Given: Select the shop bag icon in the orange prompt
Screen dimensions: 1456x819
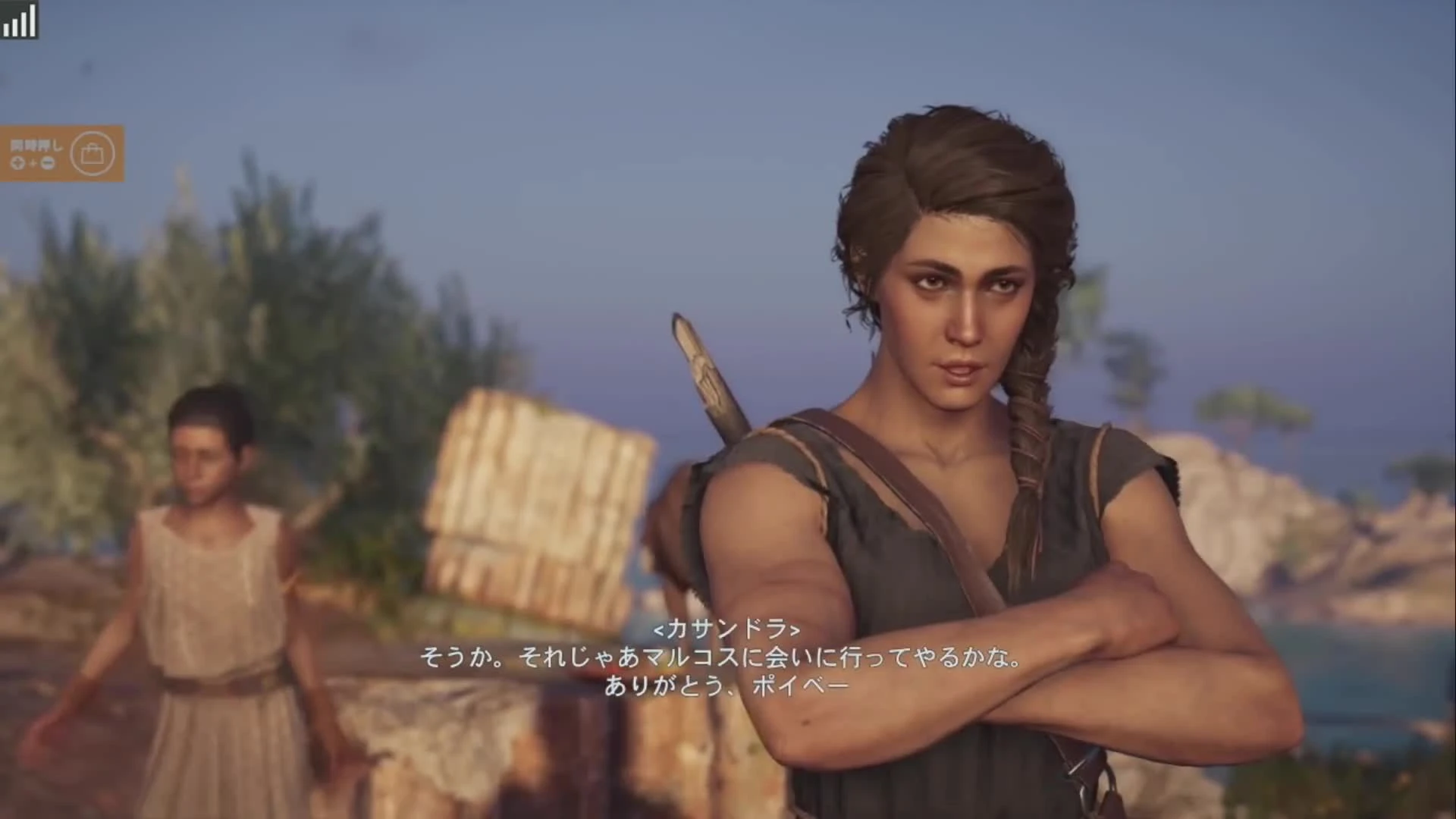Looking at the screenshot, I should pyautogui.click(x=93, y=153).
